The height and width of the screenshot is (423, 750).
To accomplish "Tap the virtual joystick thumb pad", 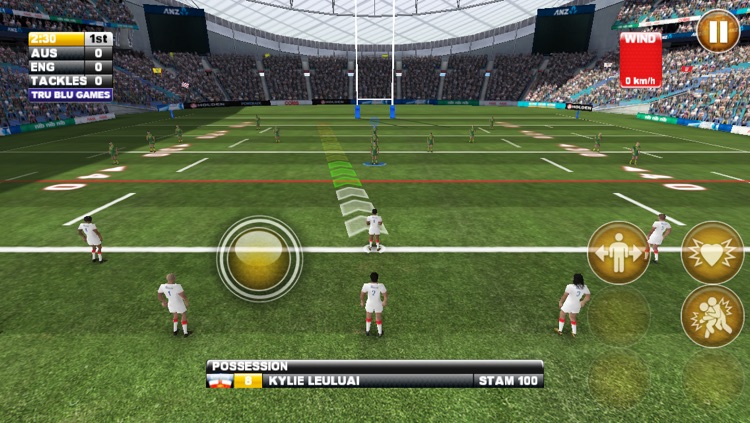I will coord(259,258).
